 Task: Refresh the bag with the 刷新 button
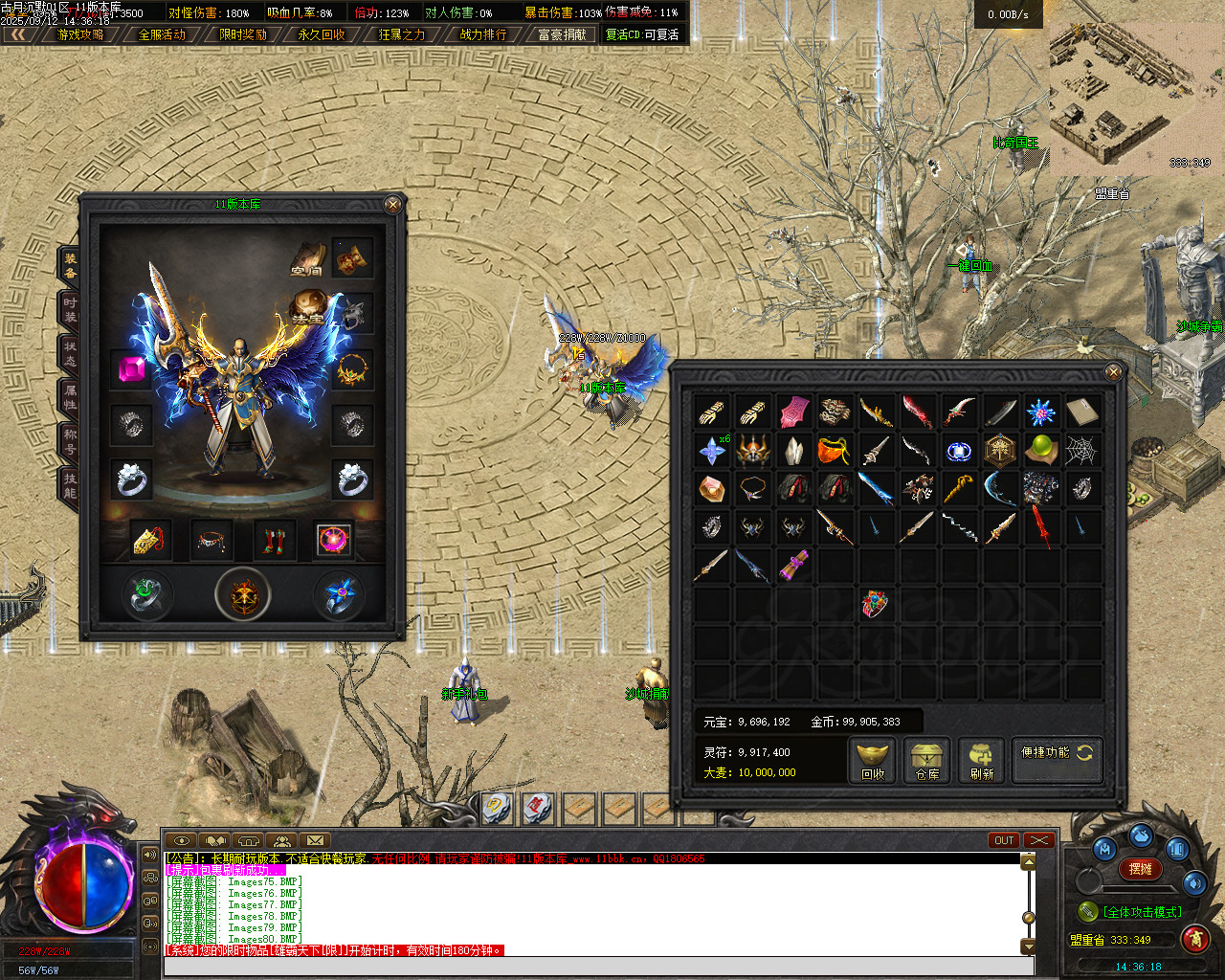click(981, 761)
